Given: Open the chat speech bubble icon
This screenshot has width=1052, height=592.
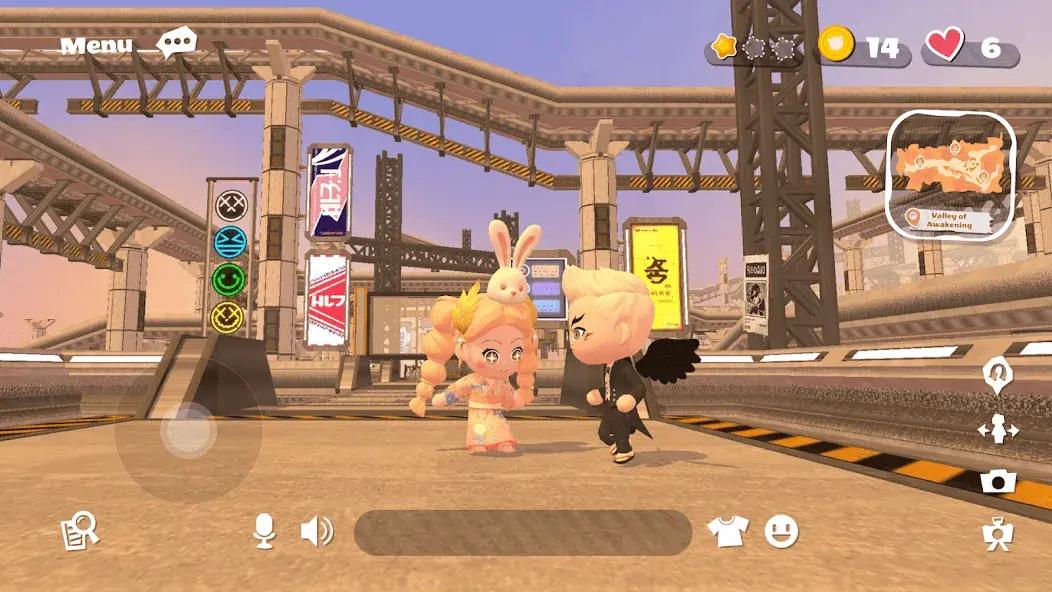Looking at the screenshot, I should click(178, 43).
